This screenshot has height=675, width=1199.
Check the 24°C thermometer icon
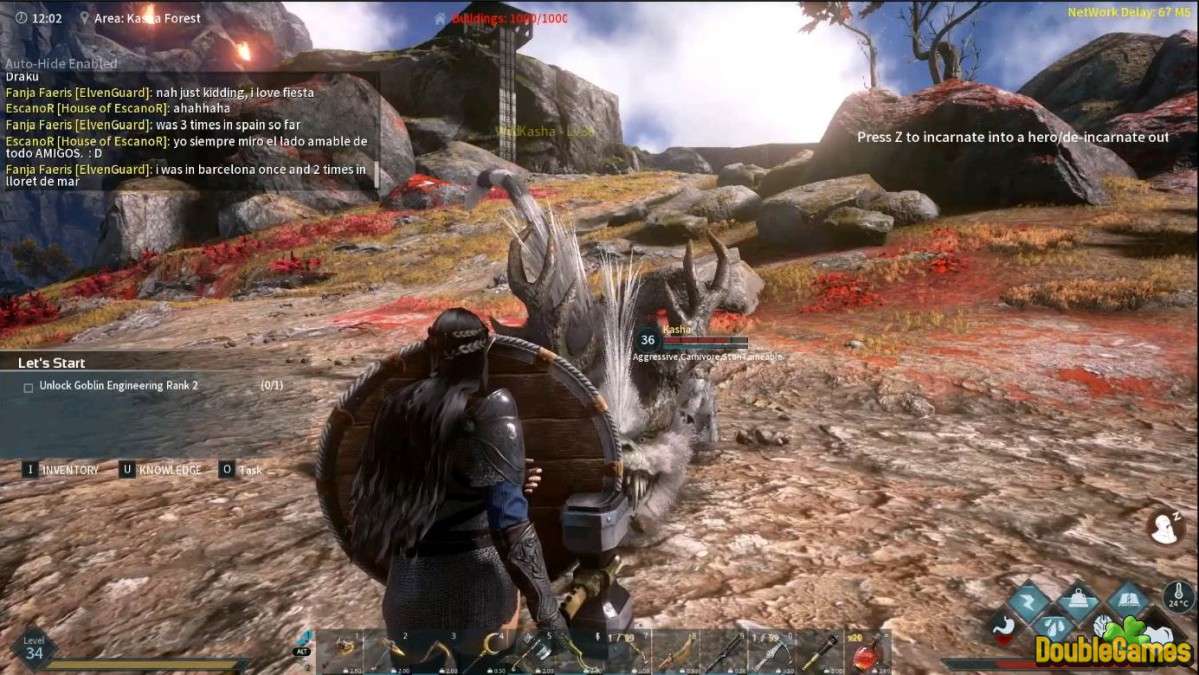click(1178, 596)
